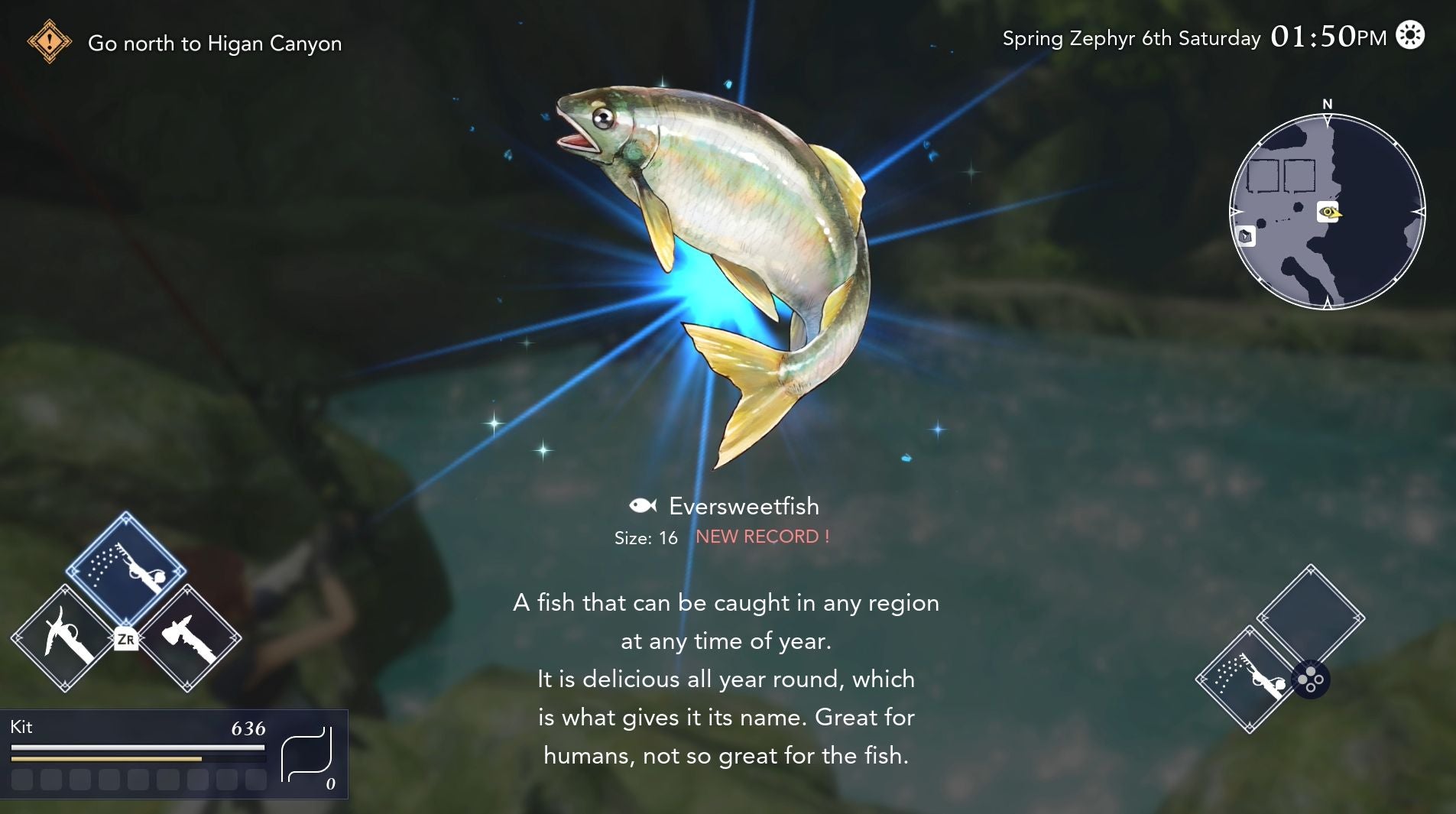Click the exclamation quest marker icon
This screenshot has width=1456, height=814.
click(x=49, y=42)
